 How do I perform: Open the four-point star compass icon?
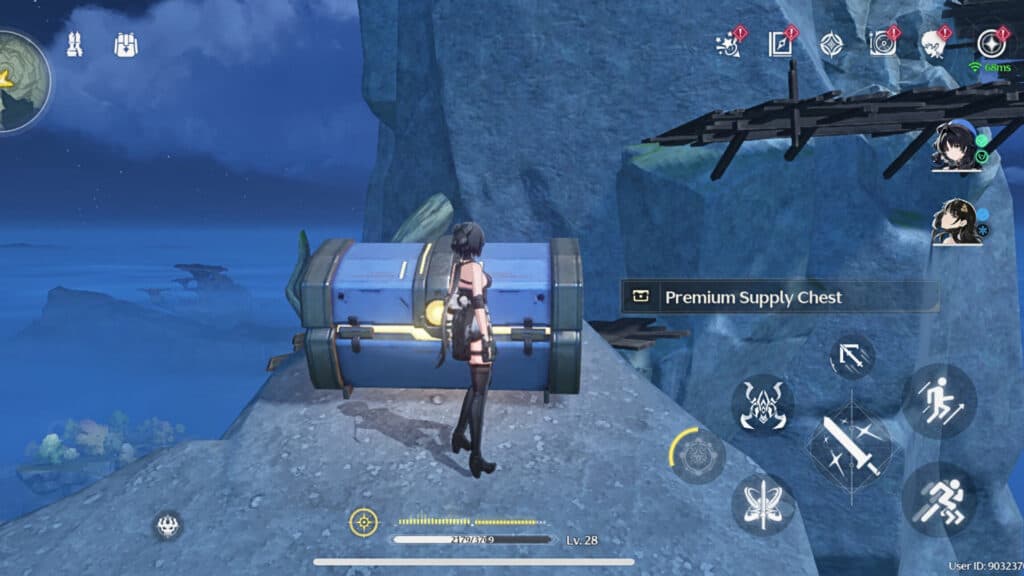point(831,44)
